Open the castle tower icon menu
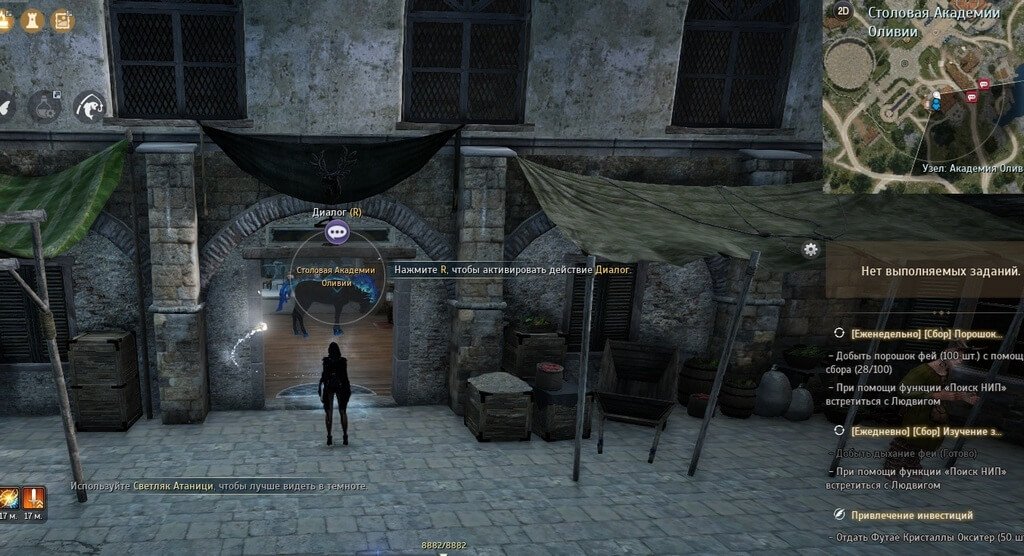Image resolution: width=1024 pixels, height=556 pixels. click(33, 19)
